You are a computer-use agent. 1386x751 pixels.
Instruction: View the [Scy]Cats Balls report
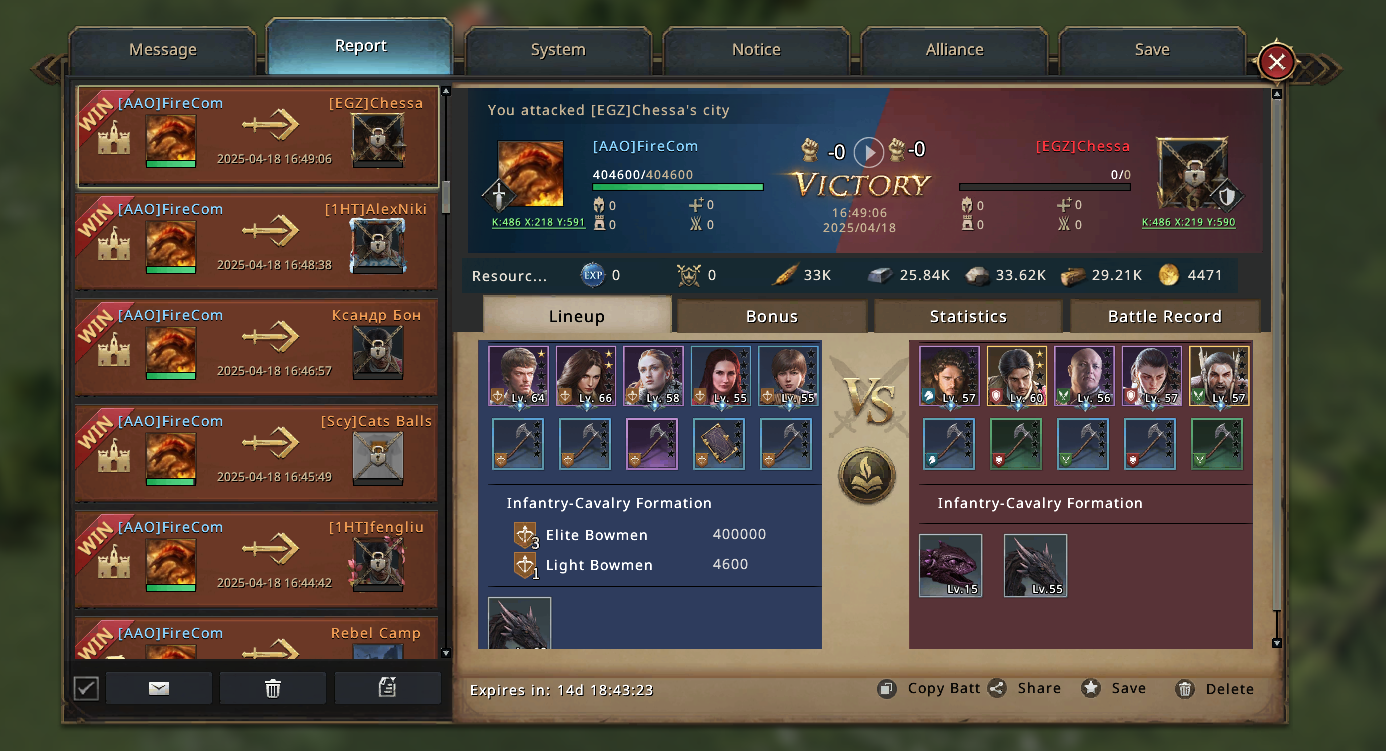(x=257, y=454)
